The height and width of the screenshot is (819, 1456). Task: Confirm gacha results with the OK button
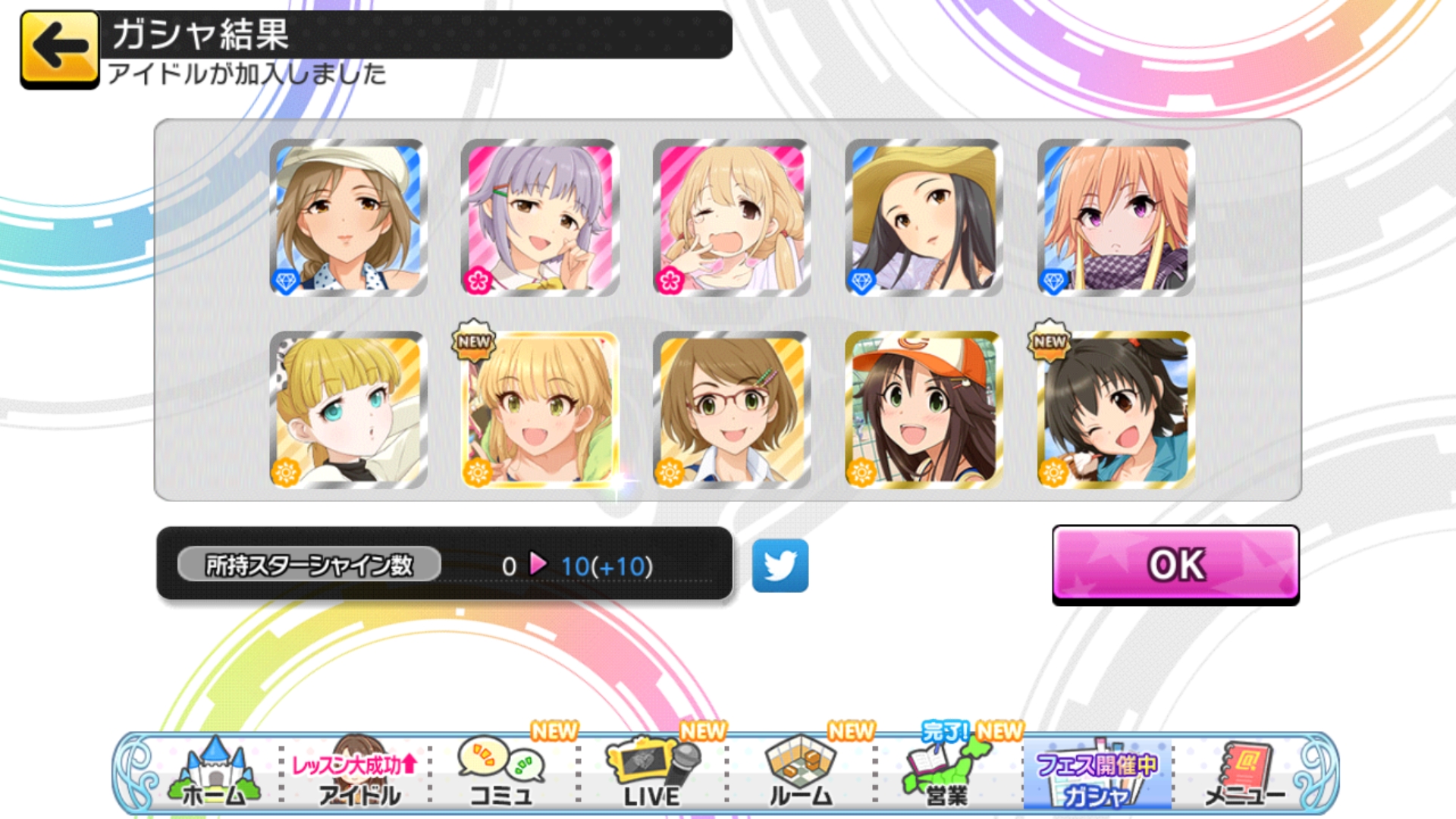coord(1175,564)
